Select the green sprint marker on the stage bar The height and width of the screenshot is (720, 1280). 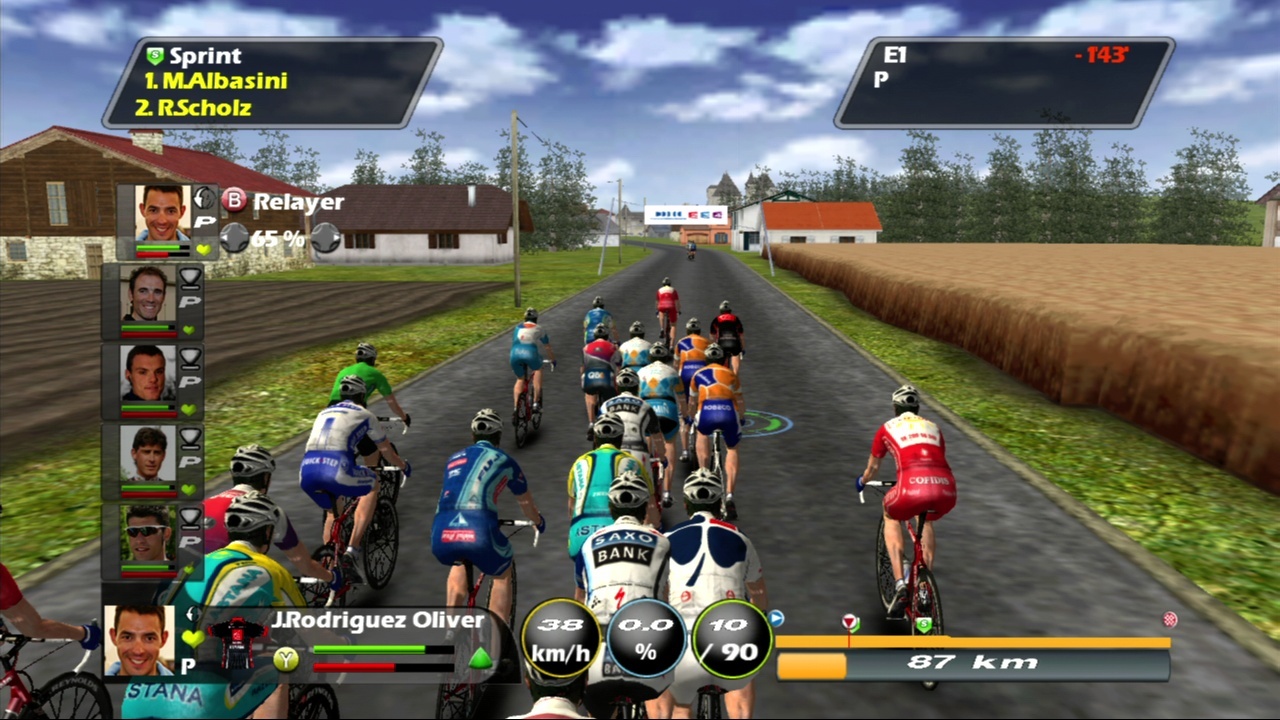[x=923, y=625]
